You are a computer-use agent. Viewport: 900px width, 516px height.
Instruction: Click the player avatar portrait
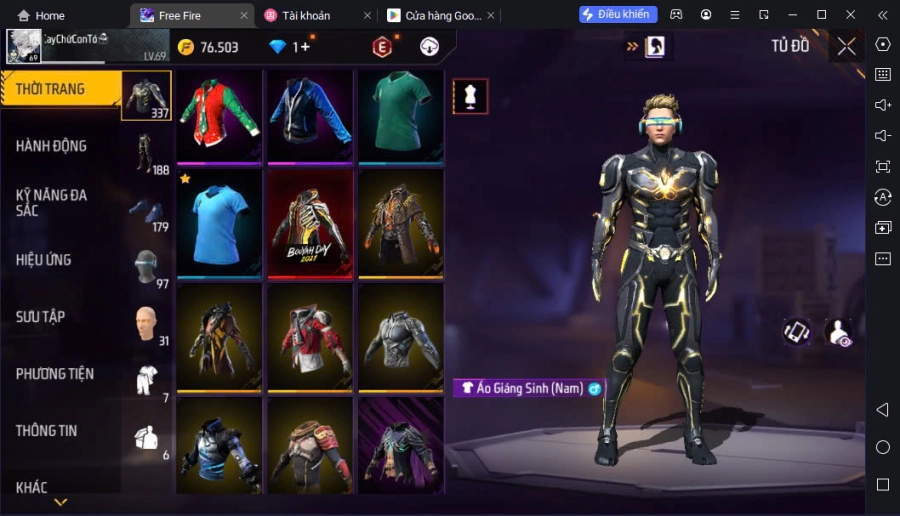(x=23, y=46)
